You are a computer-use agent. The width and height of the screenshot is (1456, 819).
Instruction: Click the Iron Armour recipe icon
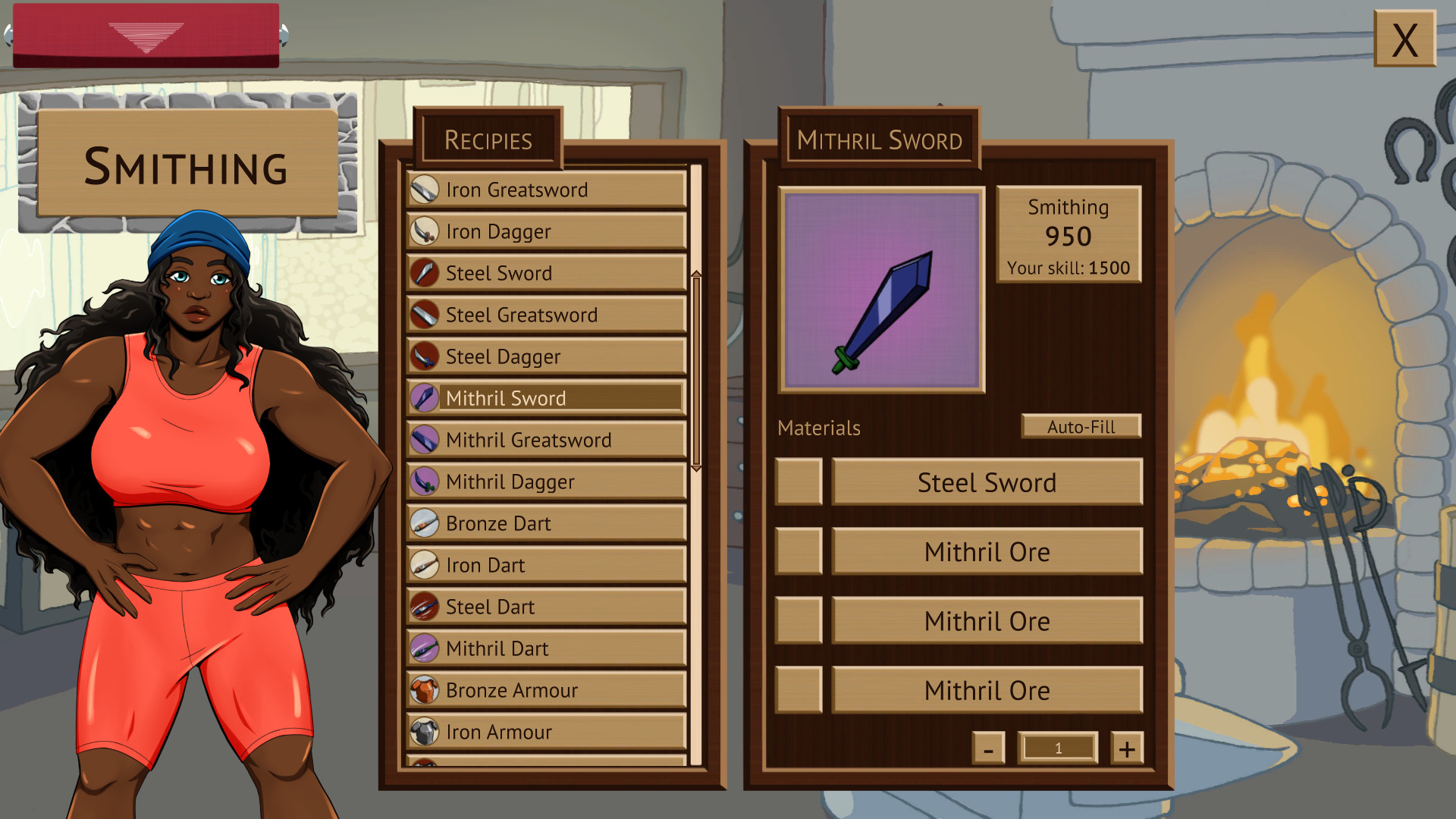click(x=425, y=732)
